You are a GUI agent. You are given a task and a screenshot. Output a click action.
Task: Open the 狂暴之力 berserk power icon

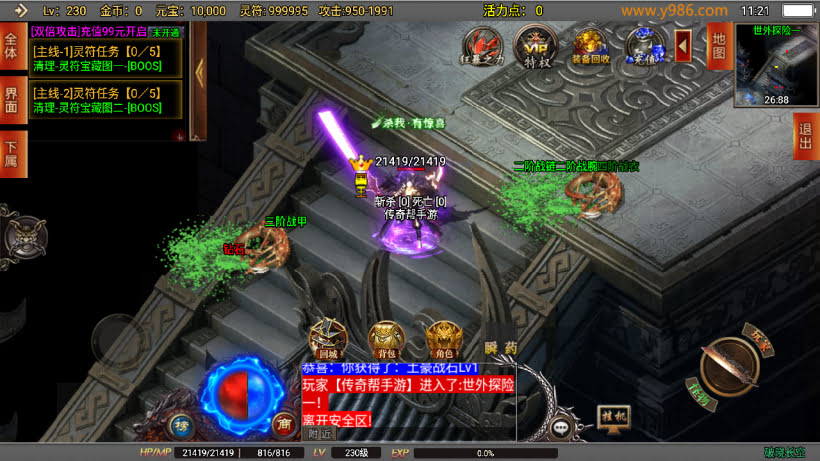(483, 45)
